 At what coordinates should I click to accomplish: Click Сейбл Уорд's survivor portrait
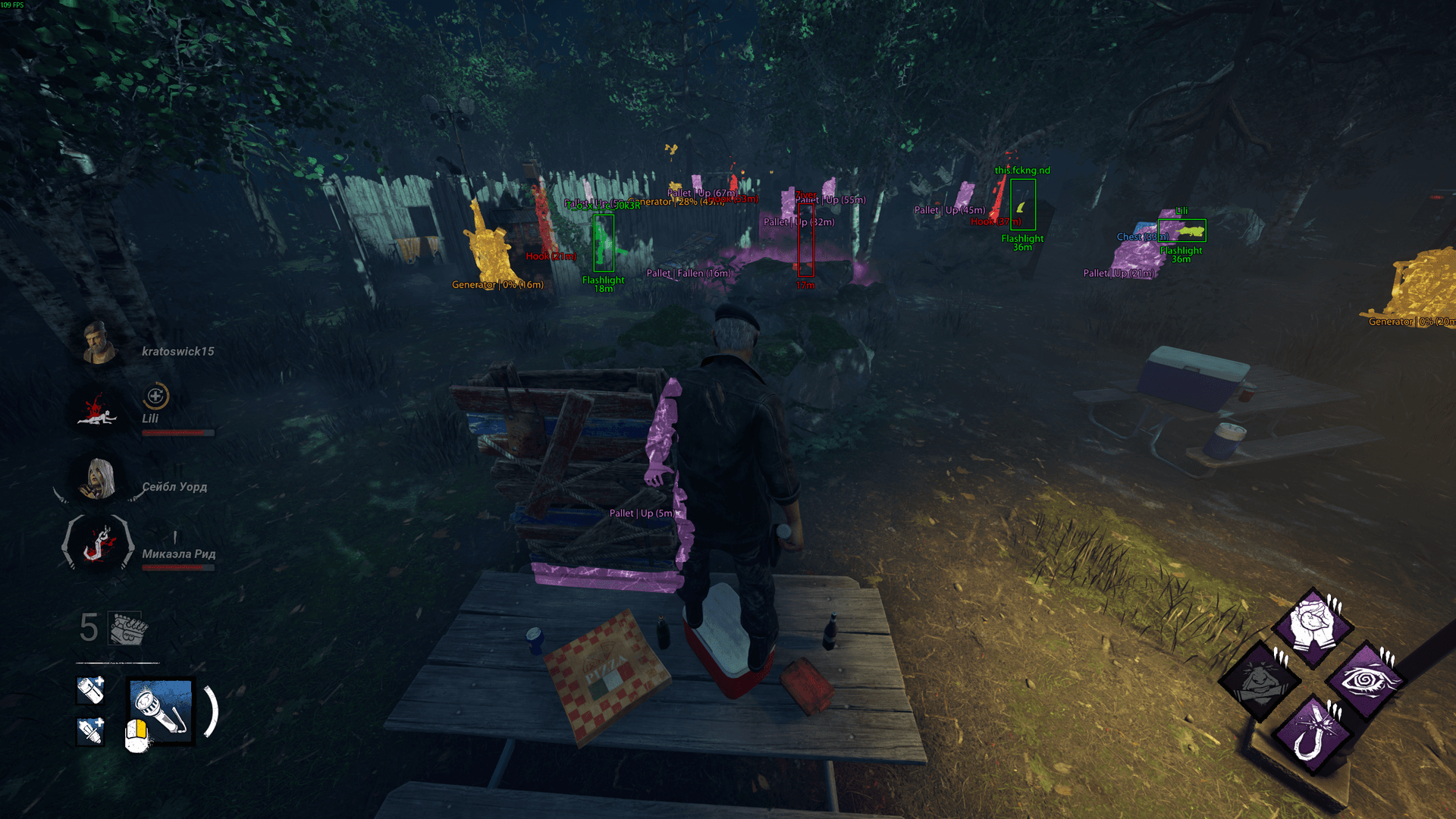(99, 479)
